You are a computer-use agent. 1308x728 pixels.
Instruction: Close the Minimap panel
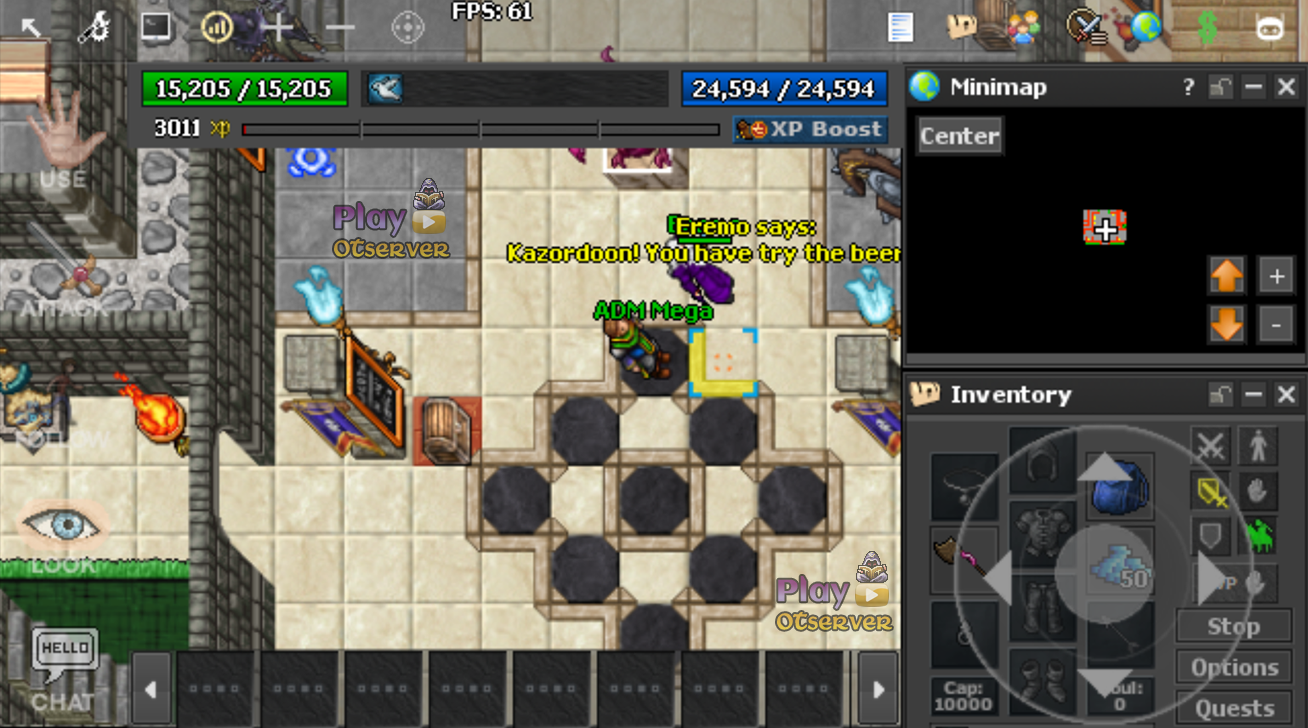click(1287, 88)
